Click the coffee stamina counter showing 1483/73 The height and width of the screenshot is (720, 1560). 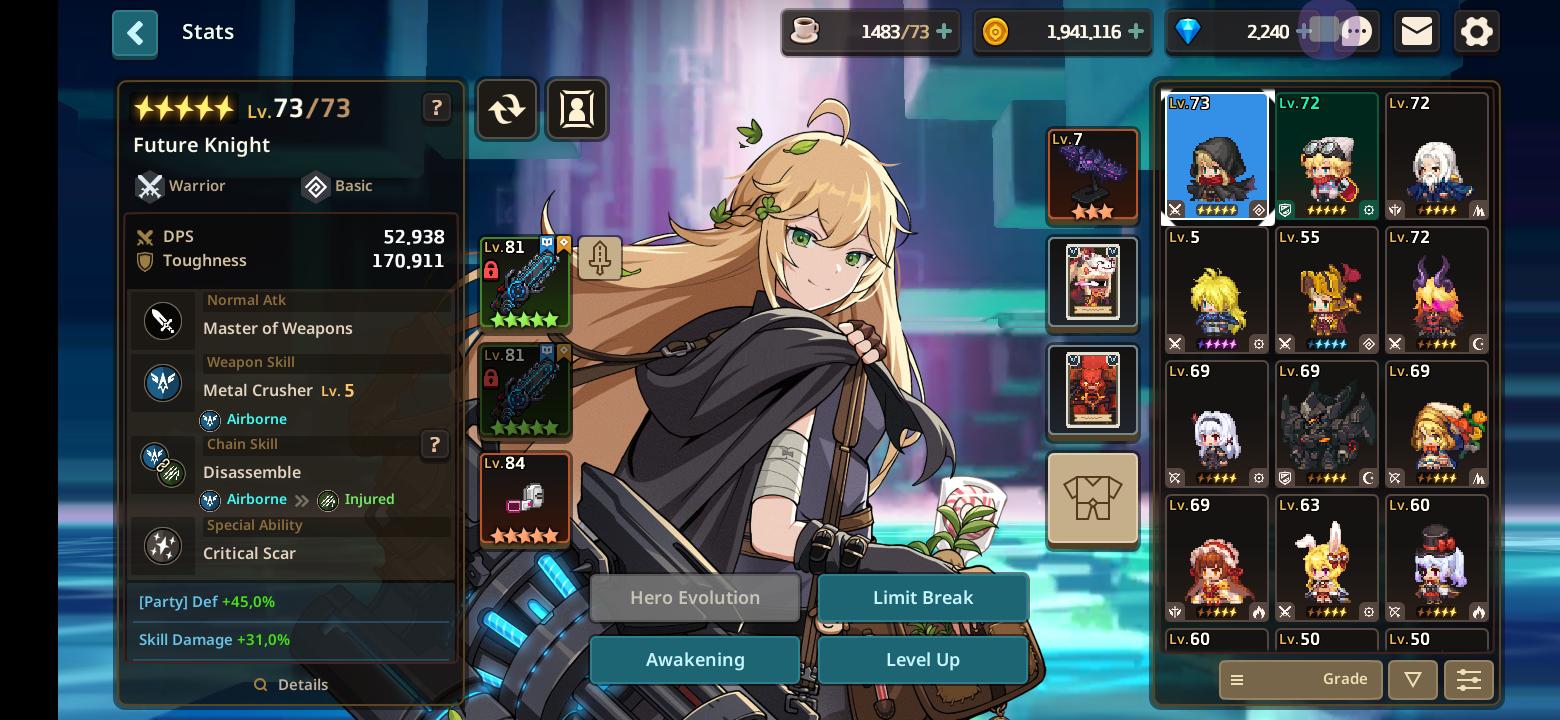[x=868, y=31]
